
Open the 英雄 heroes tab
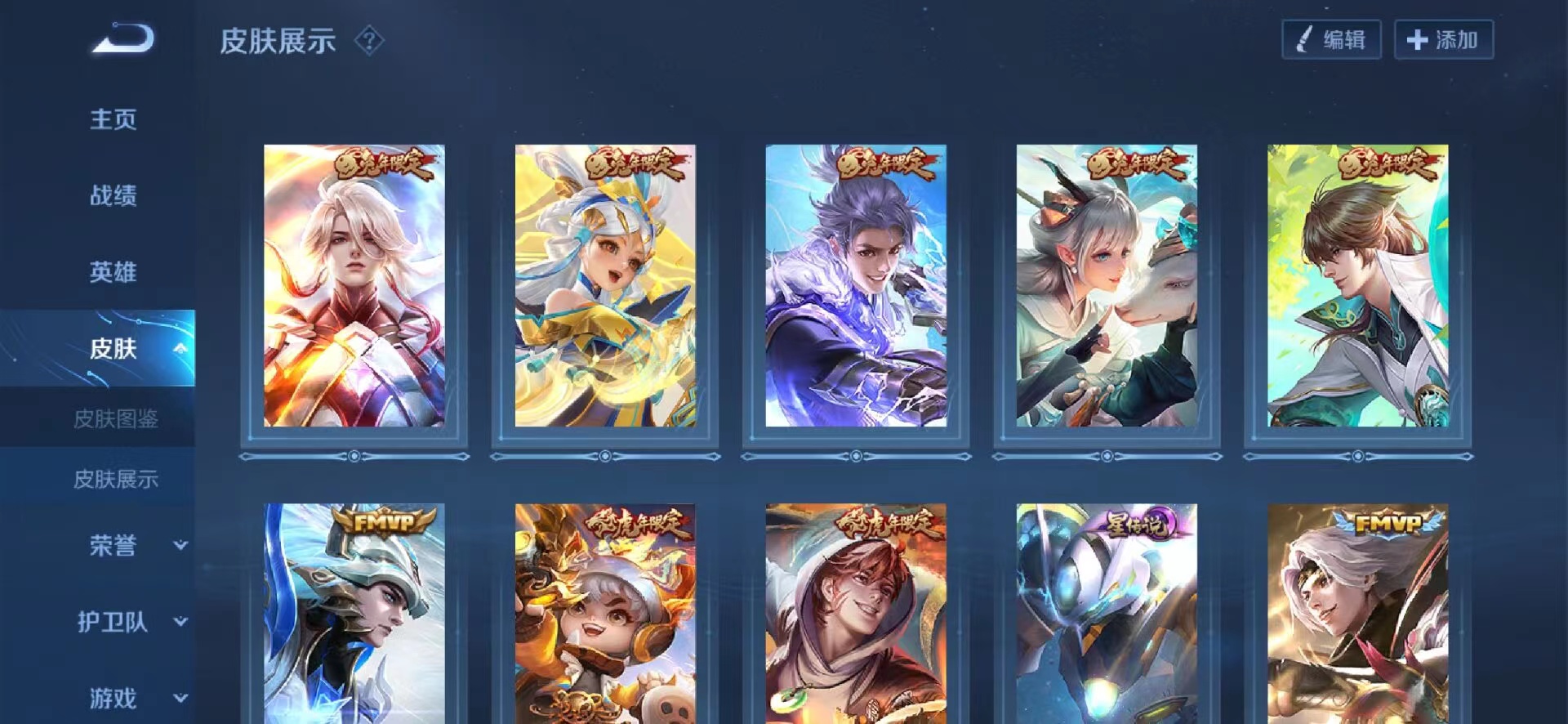coord(113,272)
